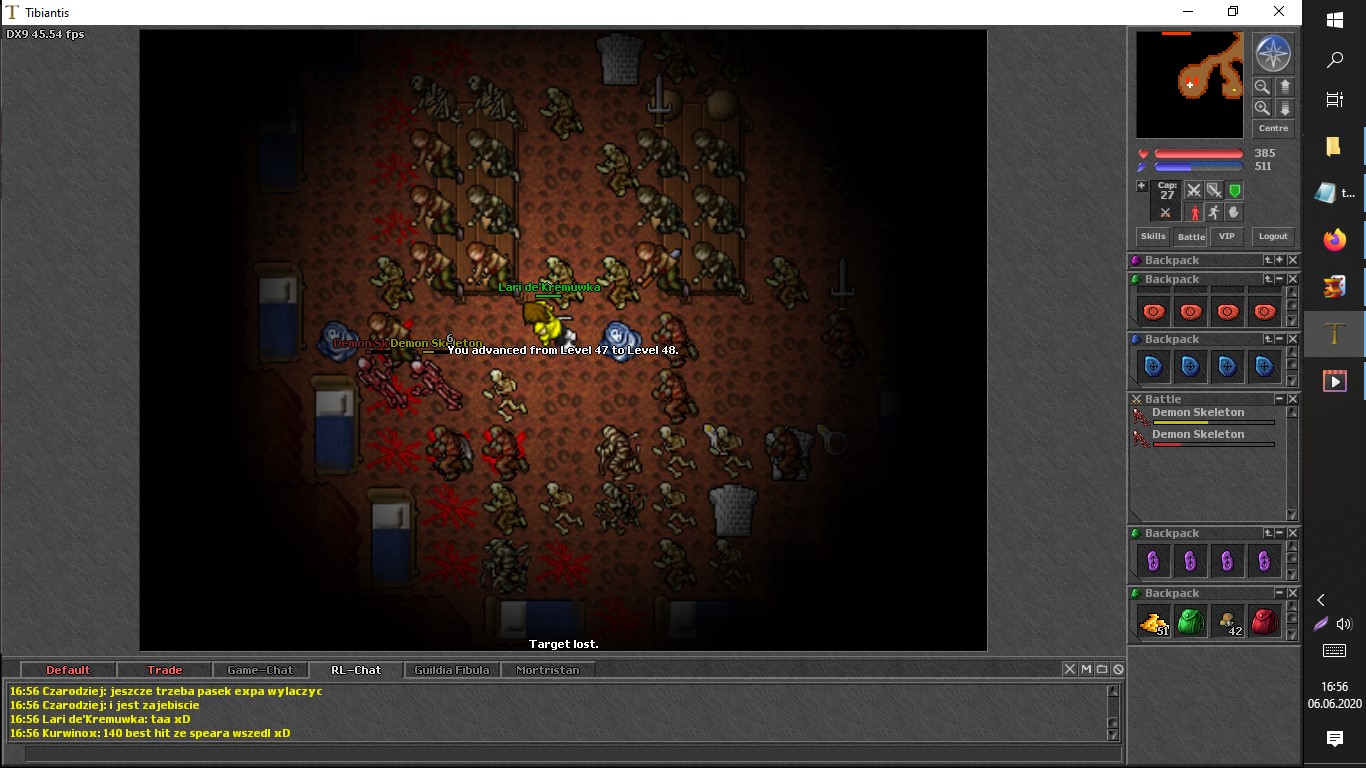Open the Mortristan chat tab
Image resolution: width=1366 pixels, height=768 pixels.
tap(547, 670)
